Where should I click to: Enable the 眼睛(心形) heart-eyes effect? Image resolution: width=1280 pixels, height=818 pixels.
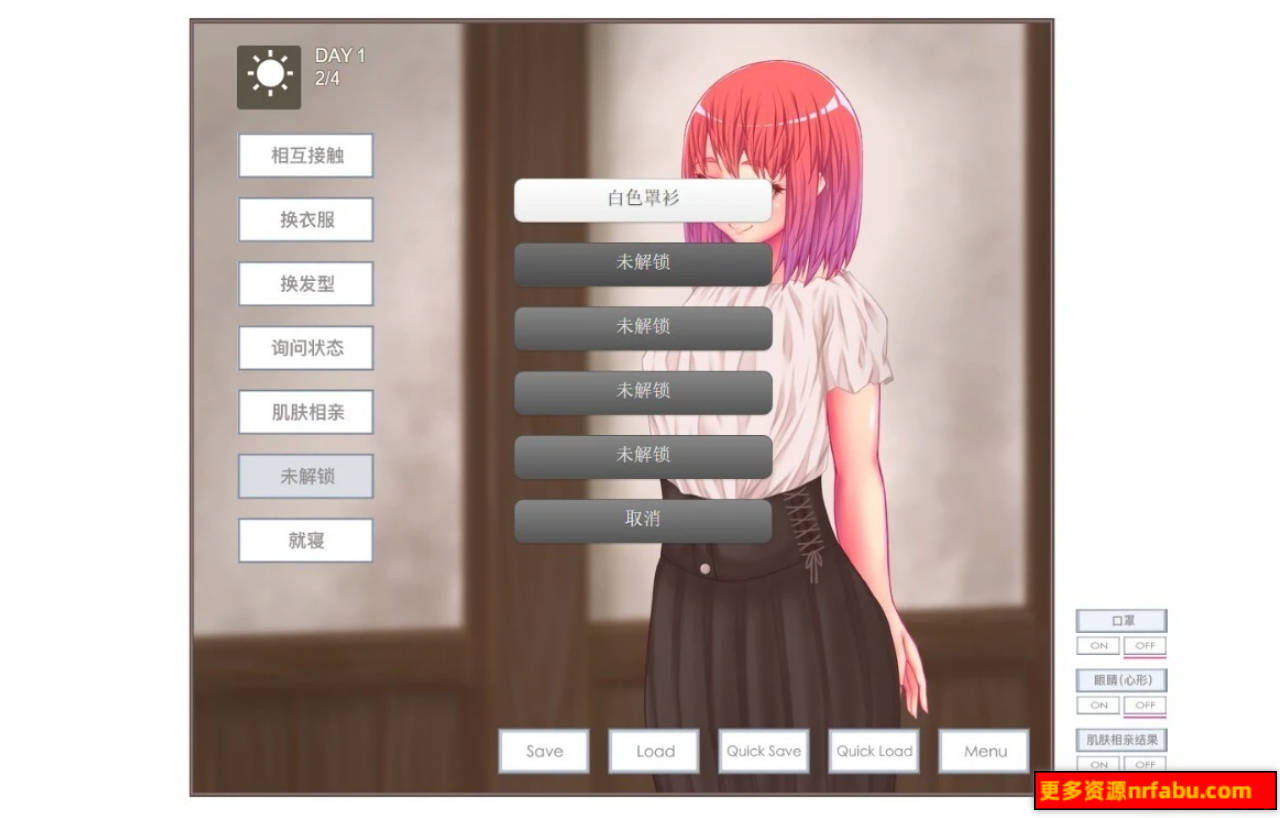(1097, 706)
